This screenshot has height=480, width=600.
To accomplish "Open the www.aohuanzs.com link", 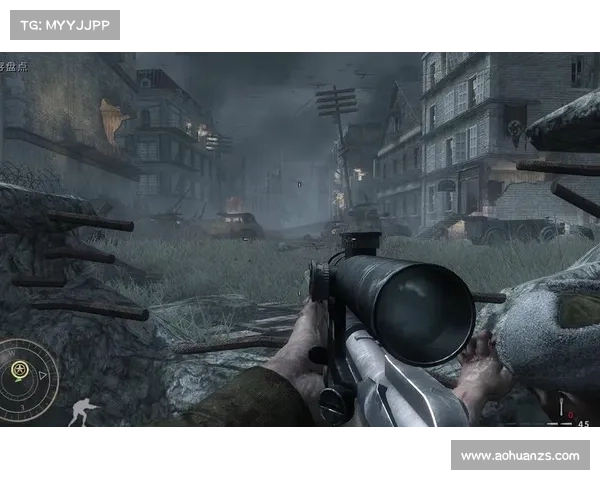I will coord(519,456).
